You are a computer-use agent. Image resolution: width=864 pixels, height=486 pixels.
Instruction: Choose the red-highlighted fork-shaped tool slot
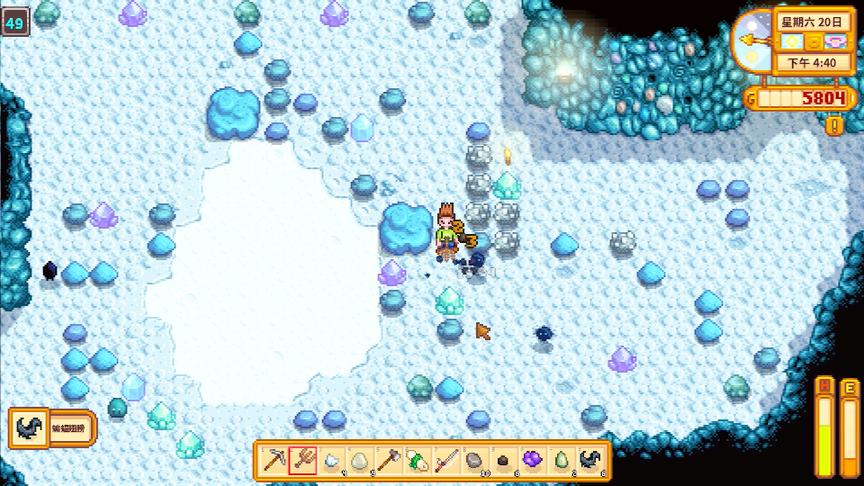[x=302, y=460]
